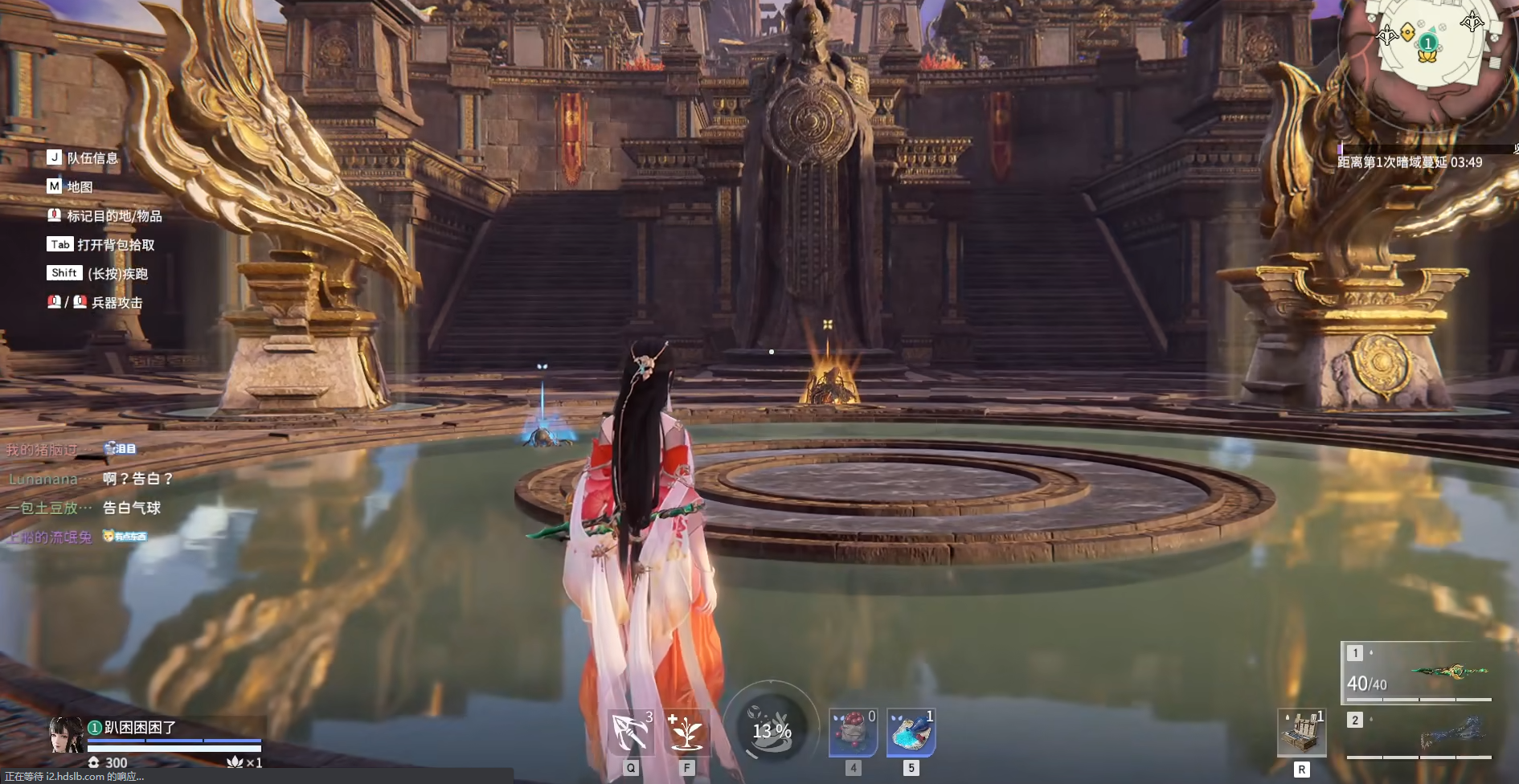Select the red berry pouch item slot
1519x784 pixels.
point(853,733)
